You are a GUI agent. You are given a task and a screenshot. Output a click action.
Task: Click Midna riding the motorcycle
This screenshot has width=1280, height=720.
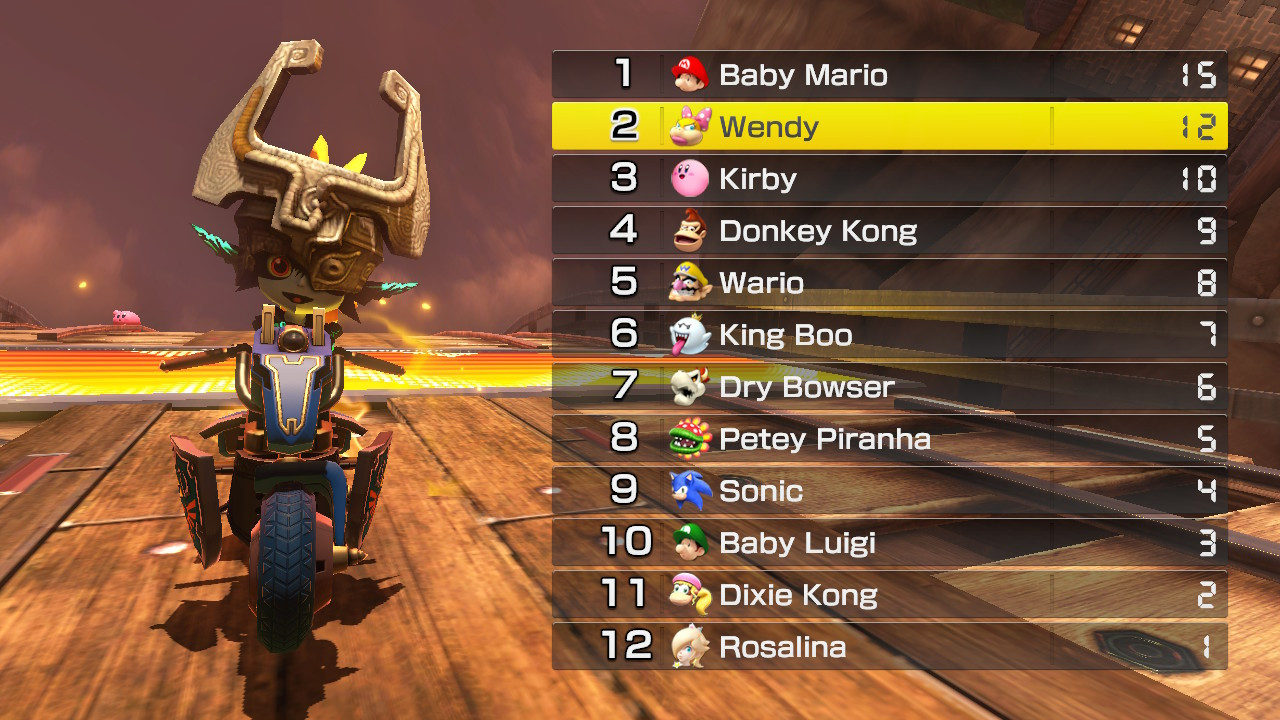[x=290, y=380]
